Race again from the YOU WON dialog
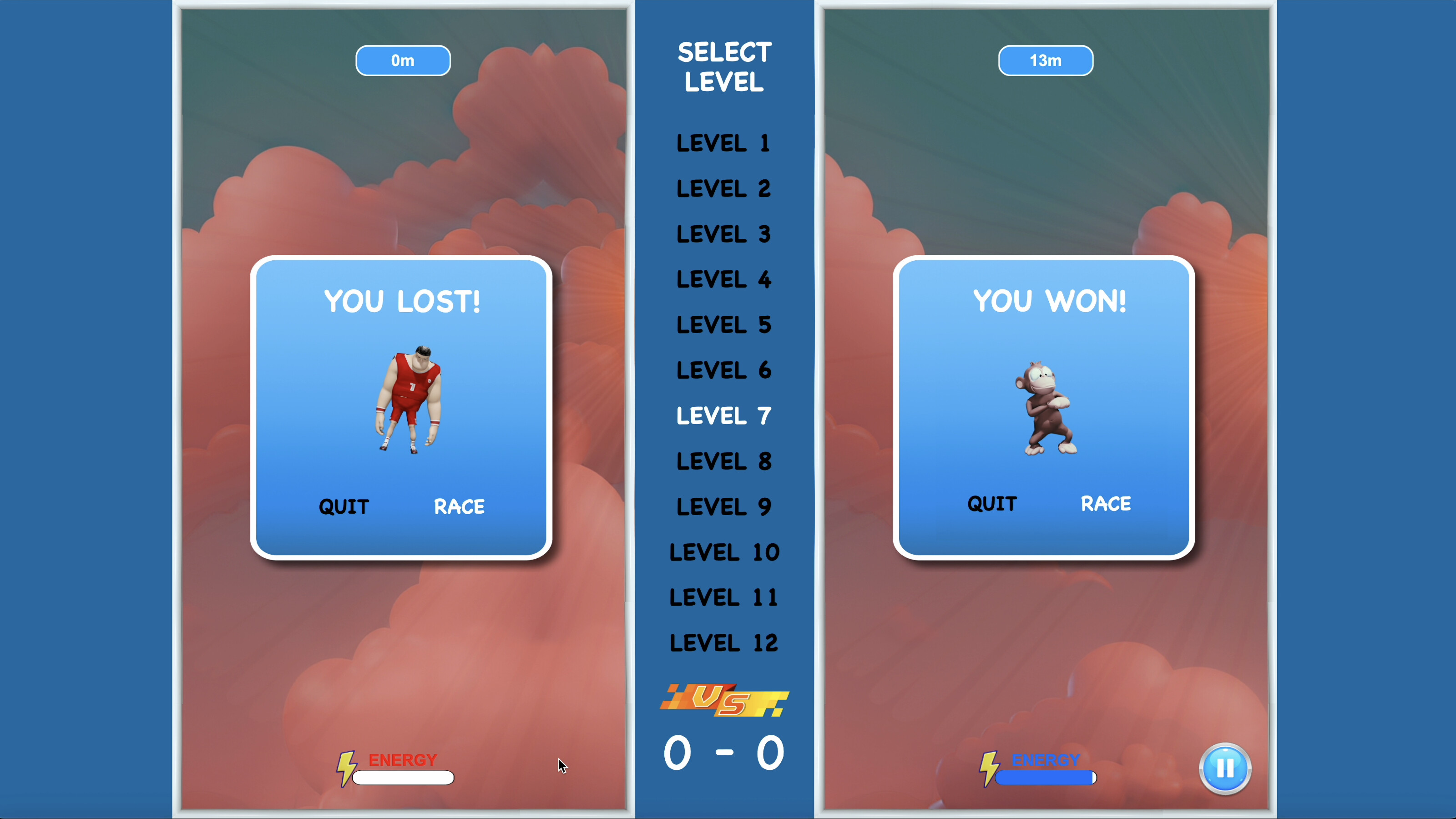The height and width of the screenshot is (819, 1456). (1106, 504)
